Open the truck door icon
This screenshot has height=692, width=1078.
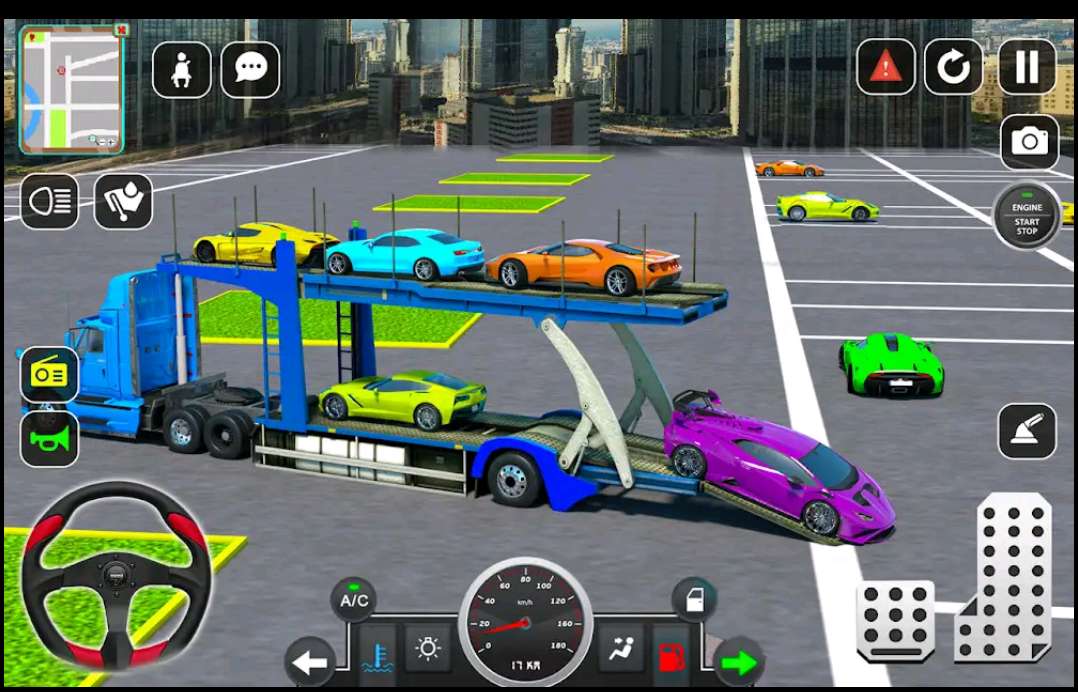pyautogui.click(x=695, y=601)
